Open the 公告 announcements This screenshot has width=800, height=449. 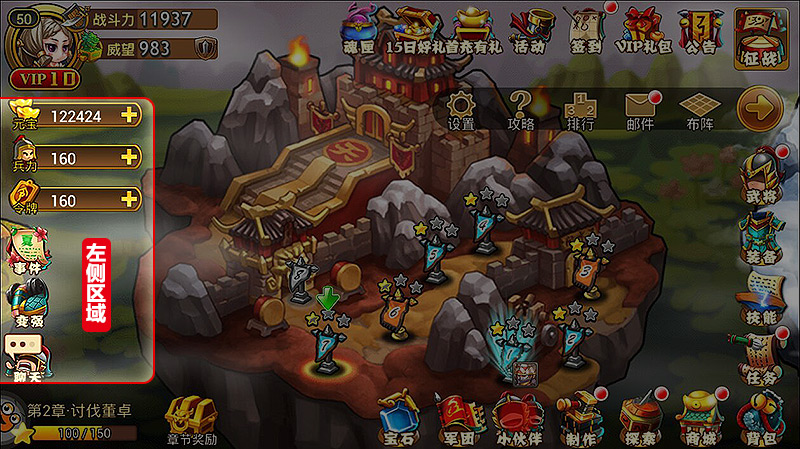701,30
